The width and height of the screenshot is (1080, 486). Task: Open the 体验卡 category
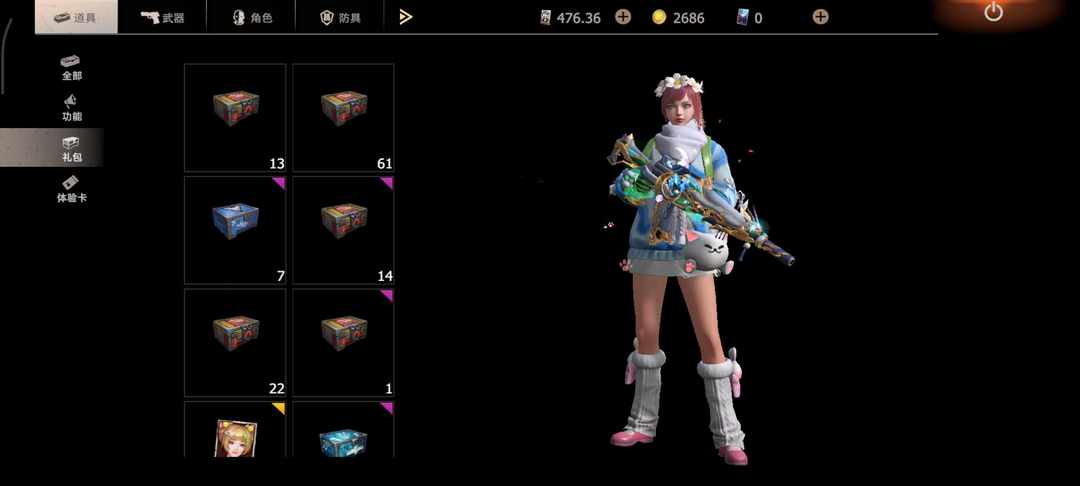(71, 189)
